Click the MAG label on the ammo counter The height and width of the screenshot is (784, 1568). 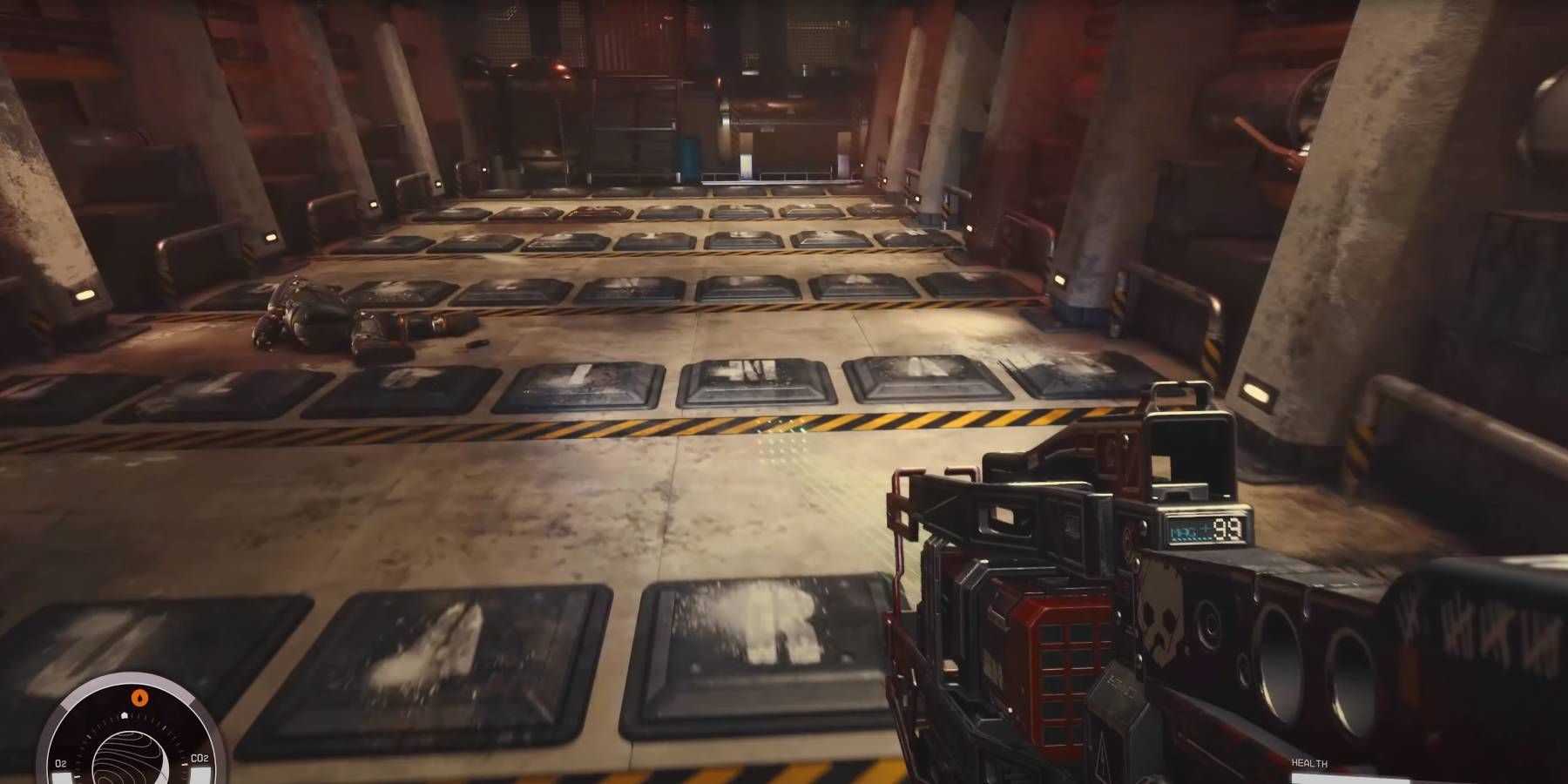pyautogui.click(x=1182, y=531)
